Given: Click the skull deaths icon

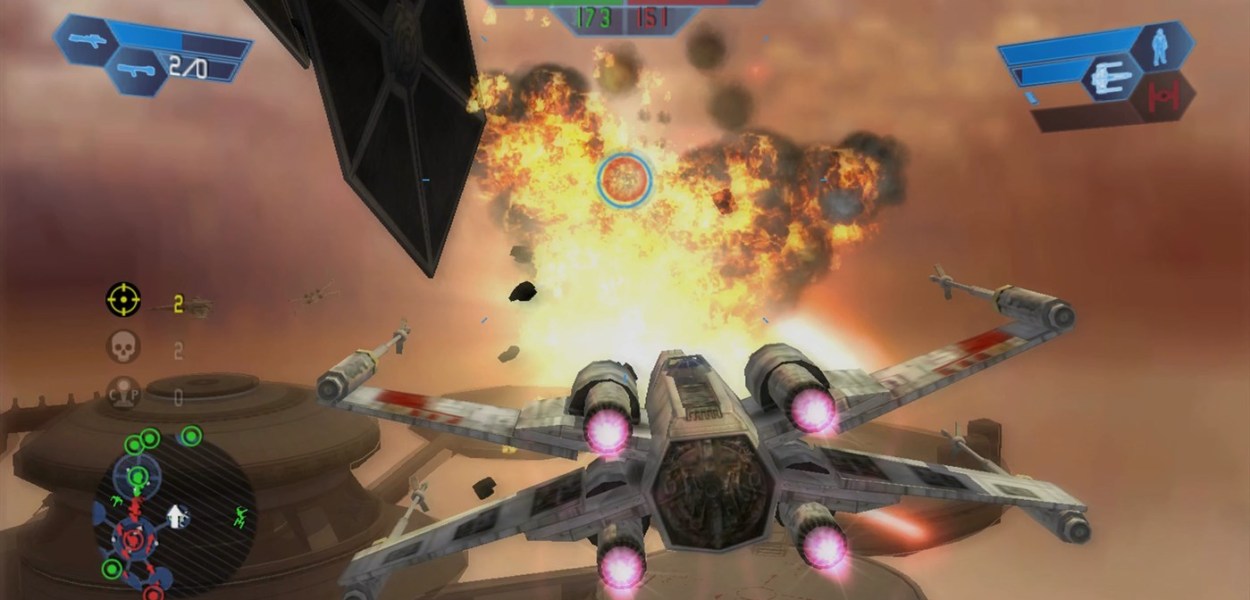Looking at the screenshot, I should [x=124, y=348].
